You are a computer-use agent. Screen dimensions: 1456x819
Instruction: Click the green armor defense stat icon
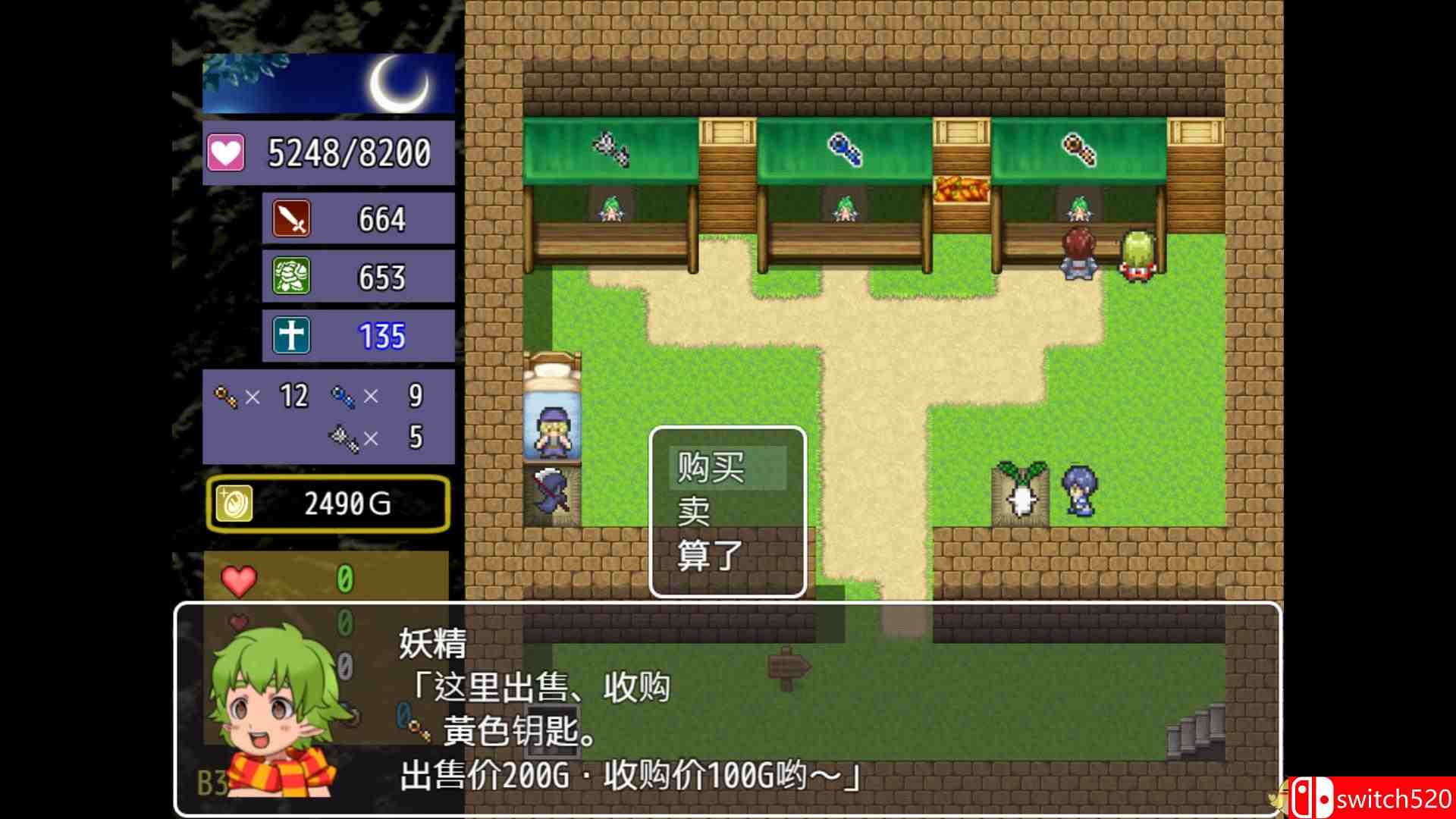point(290,277)
